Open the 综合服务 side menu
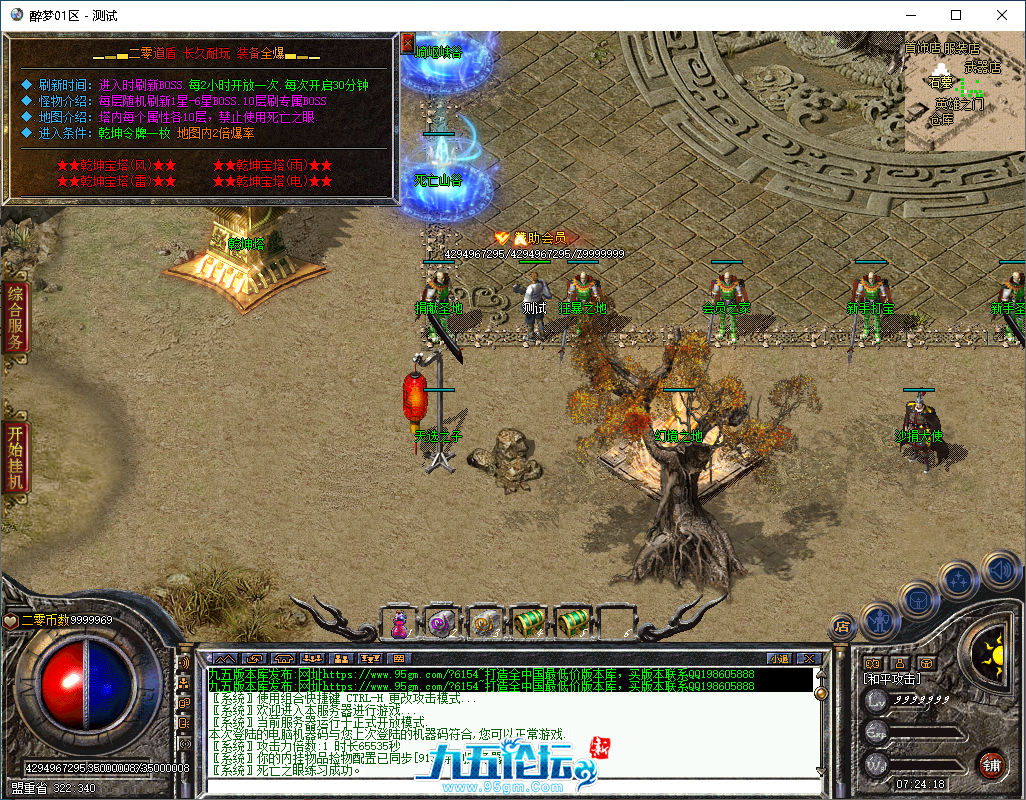 [x=15, y=317]
